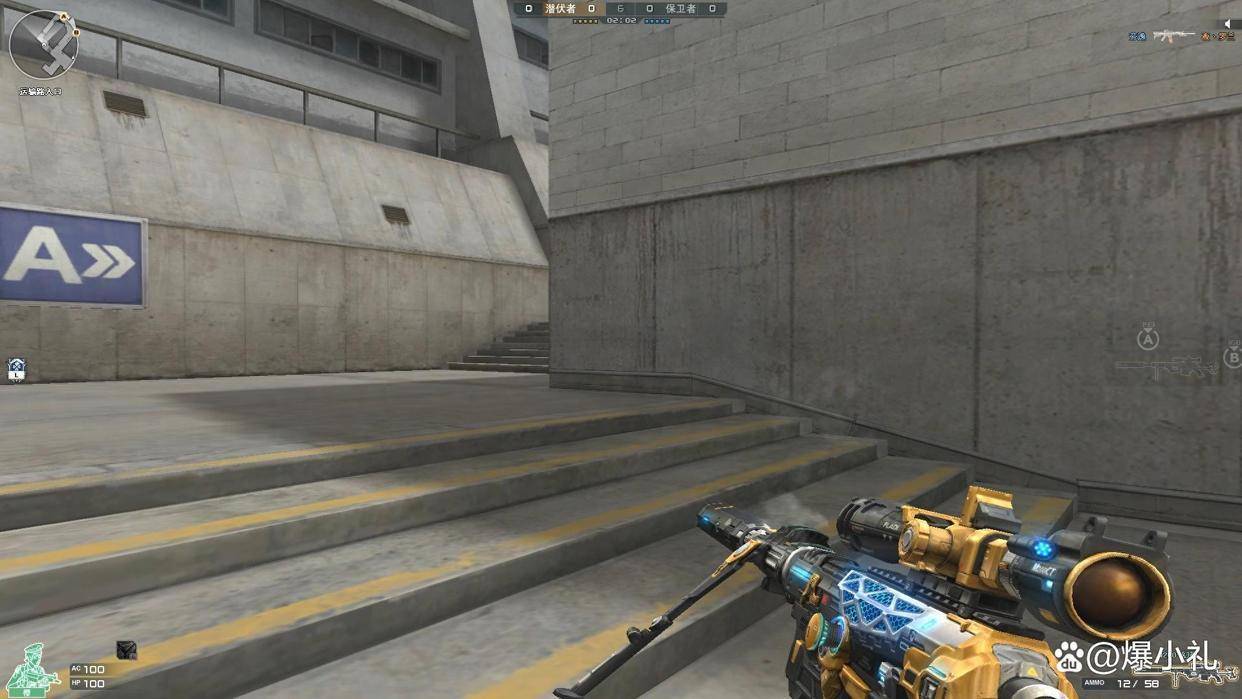This screenshot has width=1242, height=699.
Task: Click the circular radar minimap
Action: pos(44,44)
